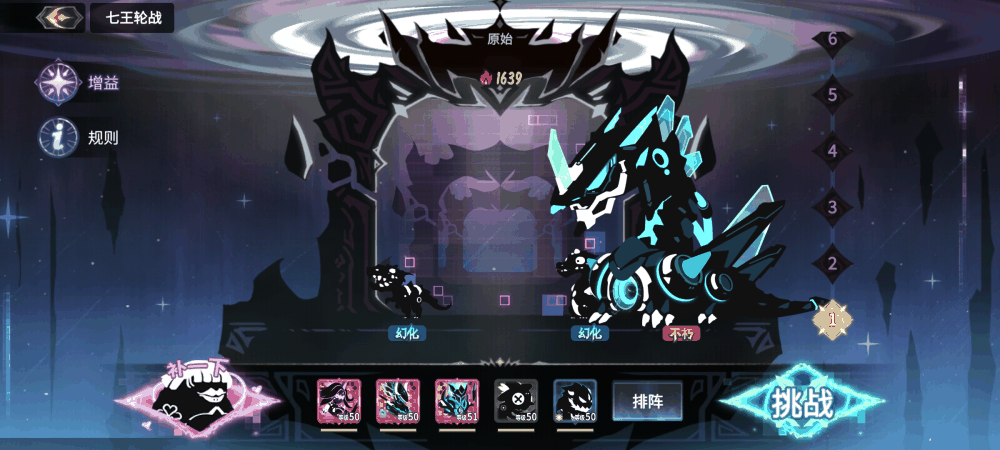The image size is (1000, 450).
Task: Choose stage 2 on the stage ladder
Action: [832, 264]
